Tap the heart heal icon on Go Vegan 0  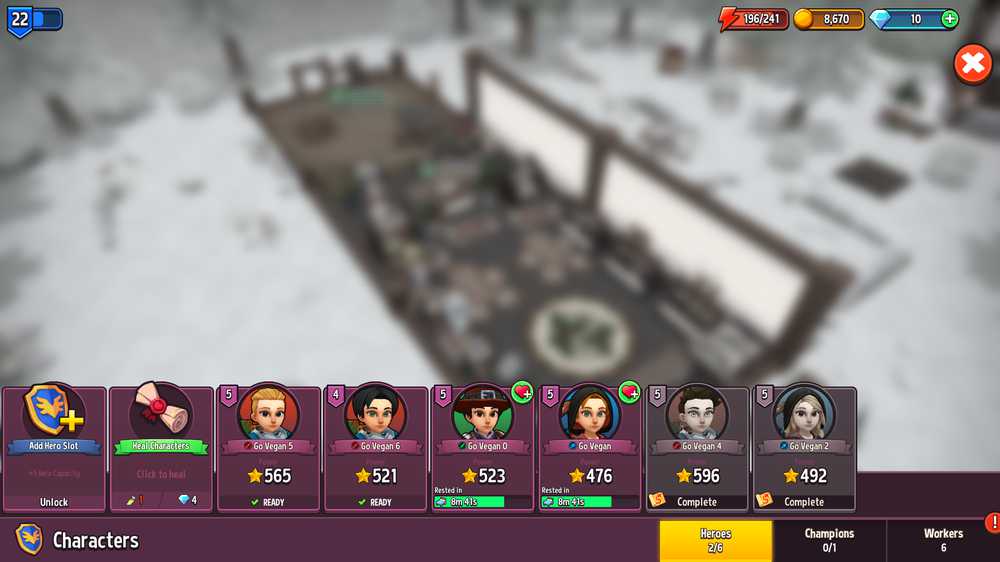click(522, 392)
